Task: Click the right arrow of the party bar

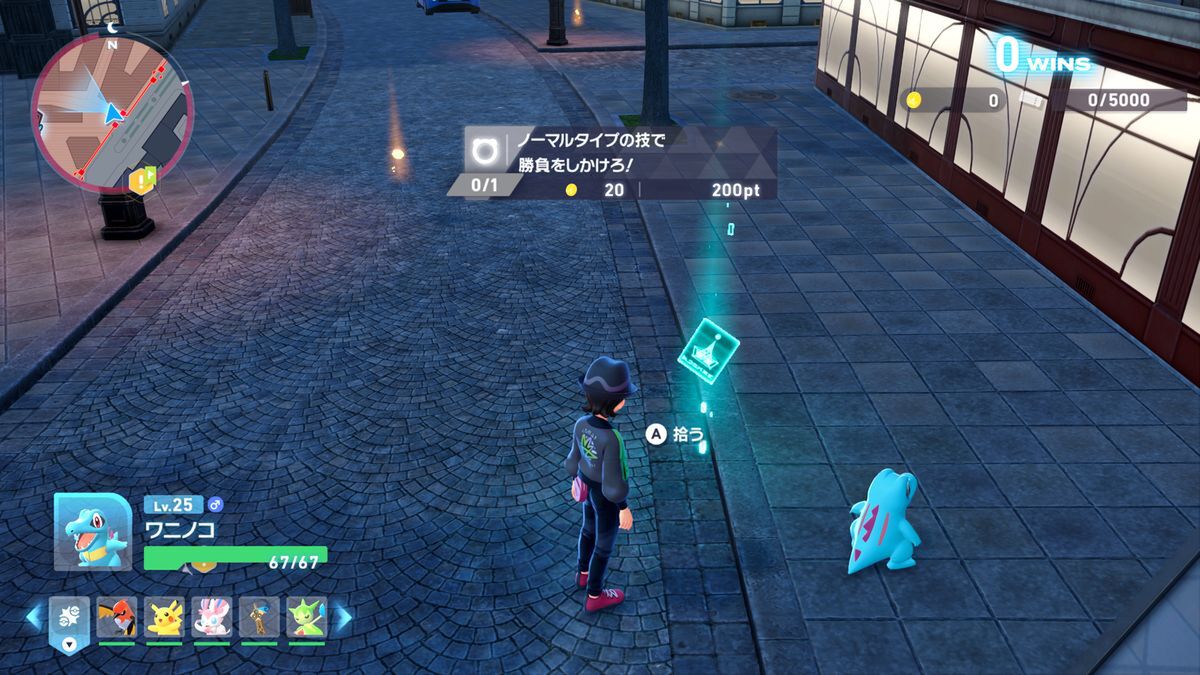Action: [x=342, y=617]
